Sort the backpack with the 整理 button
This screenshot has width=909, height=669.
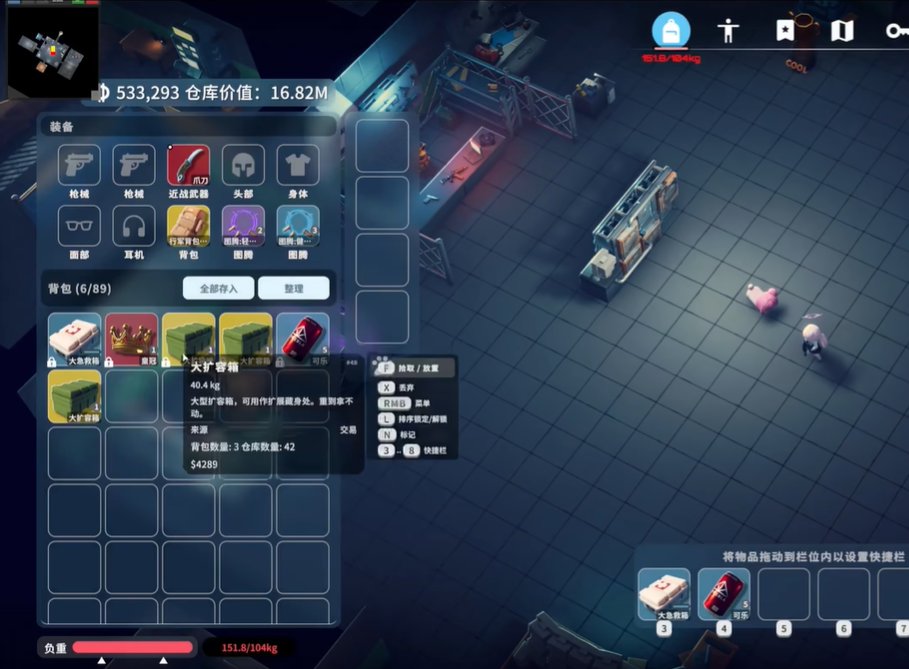pos(293,288)
